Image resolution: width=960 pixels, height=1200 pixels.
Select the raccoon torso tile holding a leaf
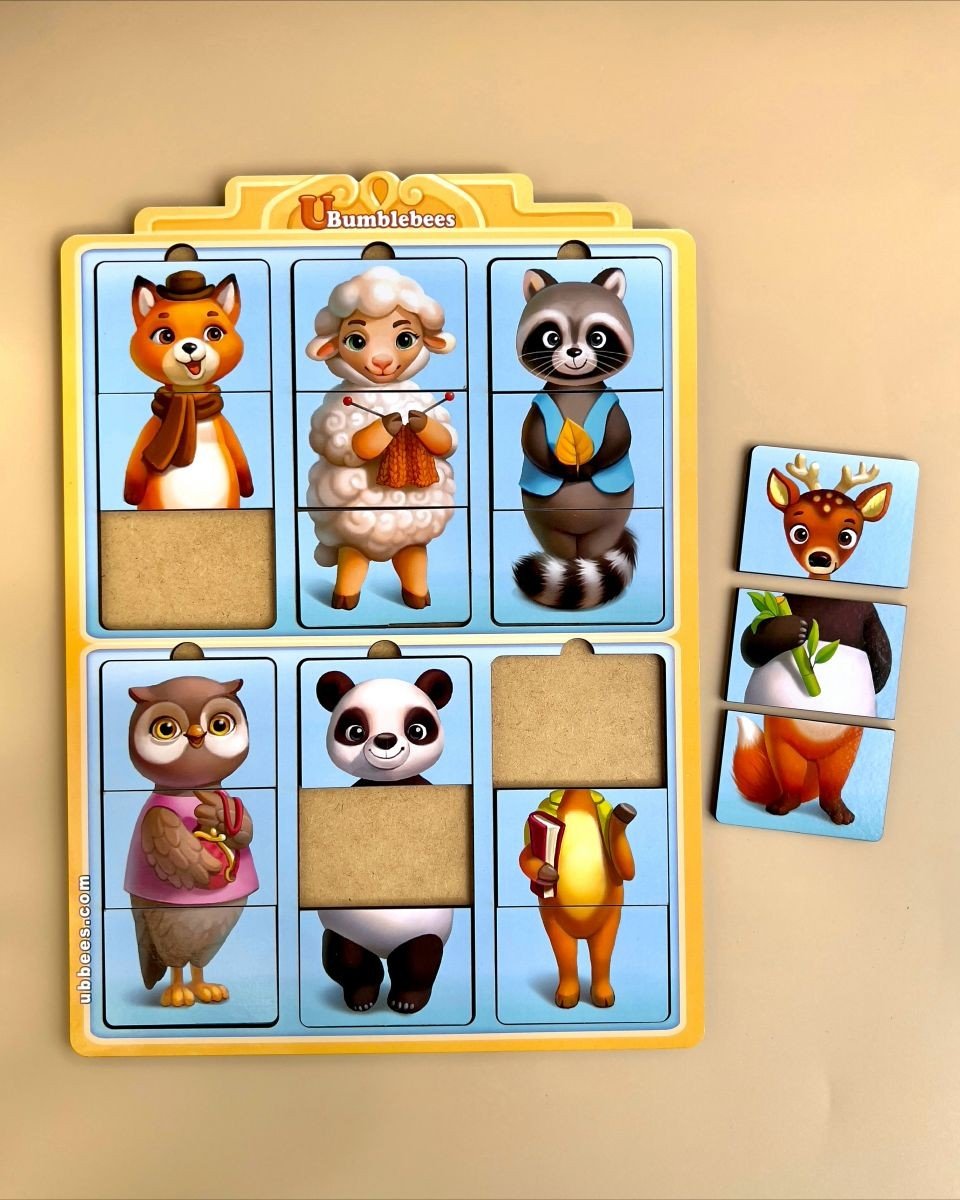coord(577,450)
